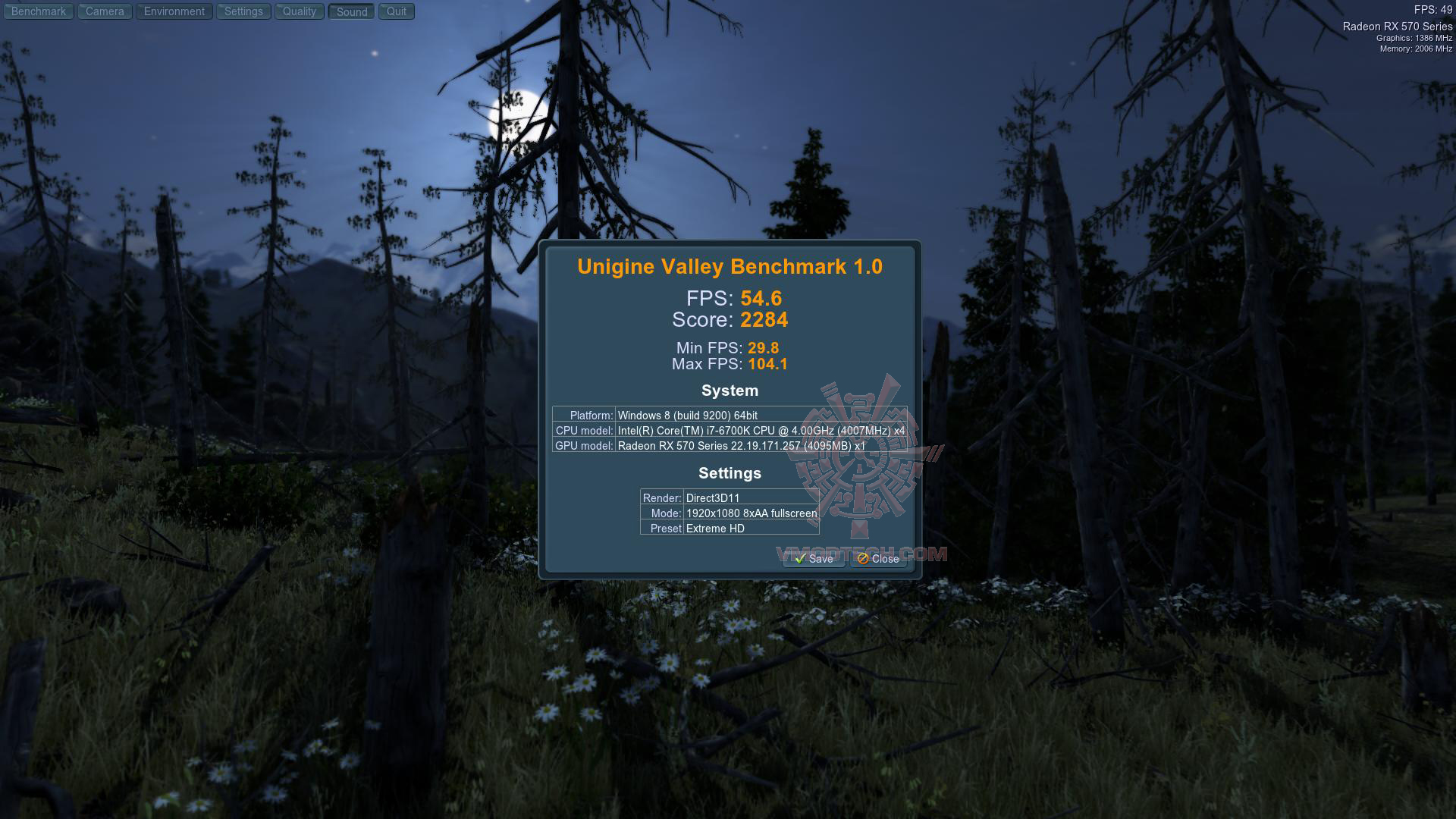
Task: Save the benchmark results
Action: pos(814,559)
